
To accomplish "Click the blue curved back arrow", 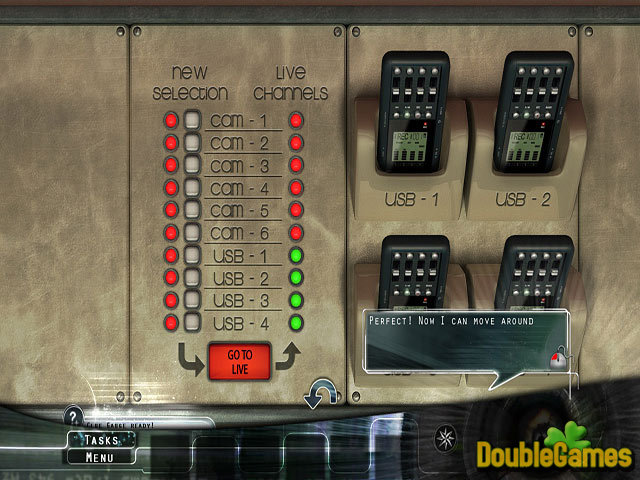I will [x=318, y=394].
